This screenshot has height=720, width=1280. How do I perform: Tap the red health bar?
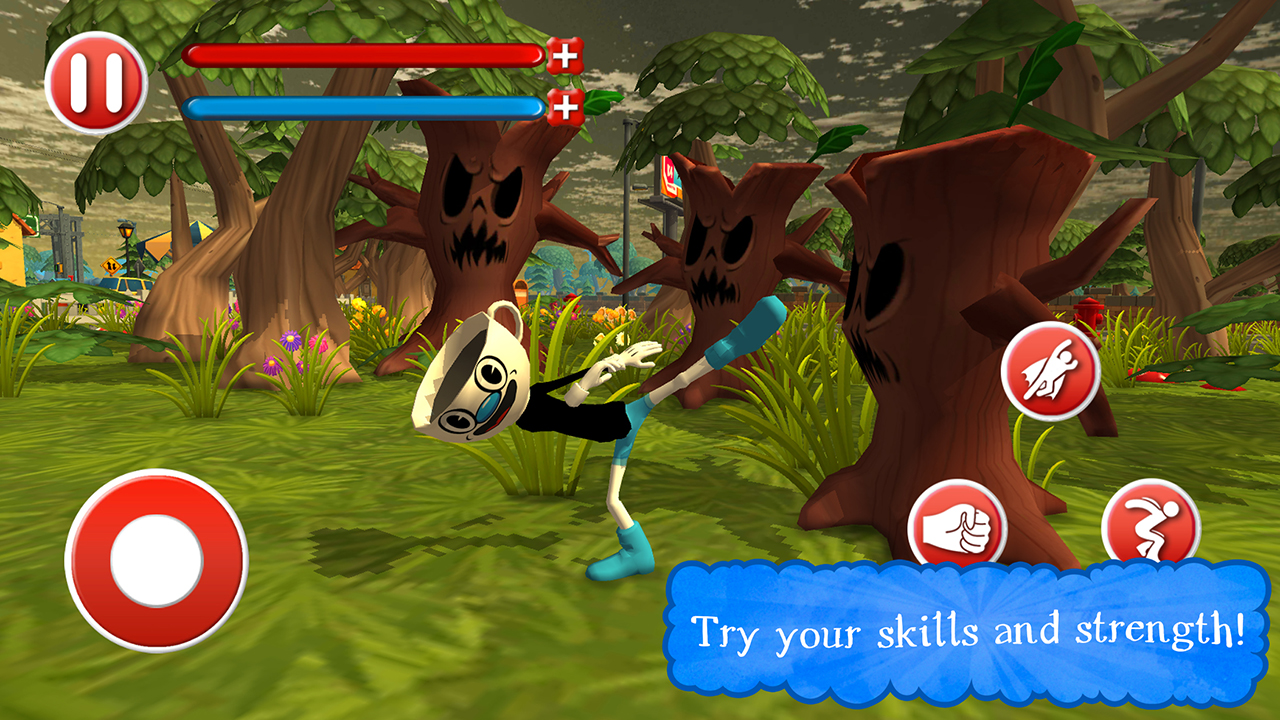(365, 57)
